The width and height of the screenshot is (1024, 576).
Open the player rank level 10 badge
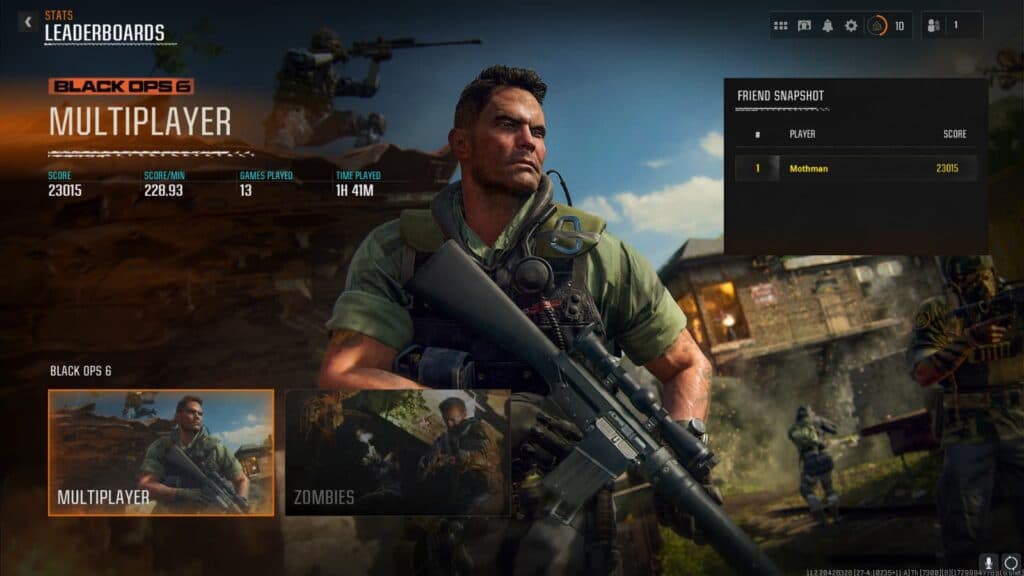886,26
